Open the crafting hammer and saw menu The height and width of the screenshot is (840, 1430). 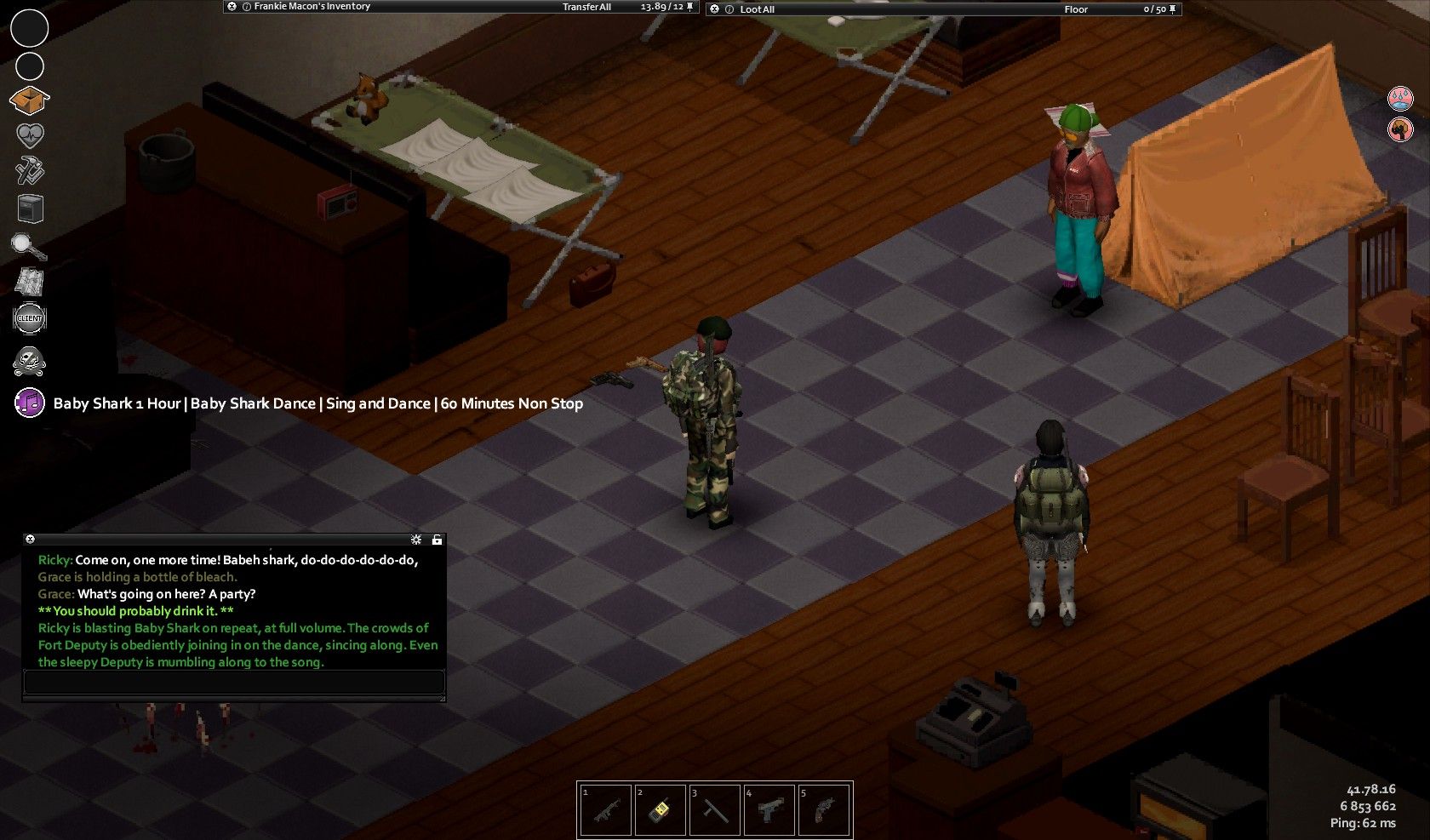pyautogui.click(x=30, y=172)
